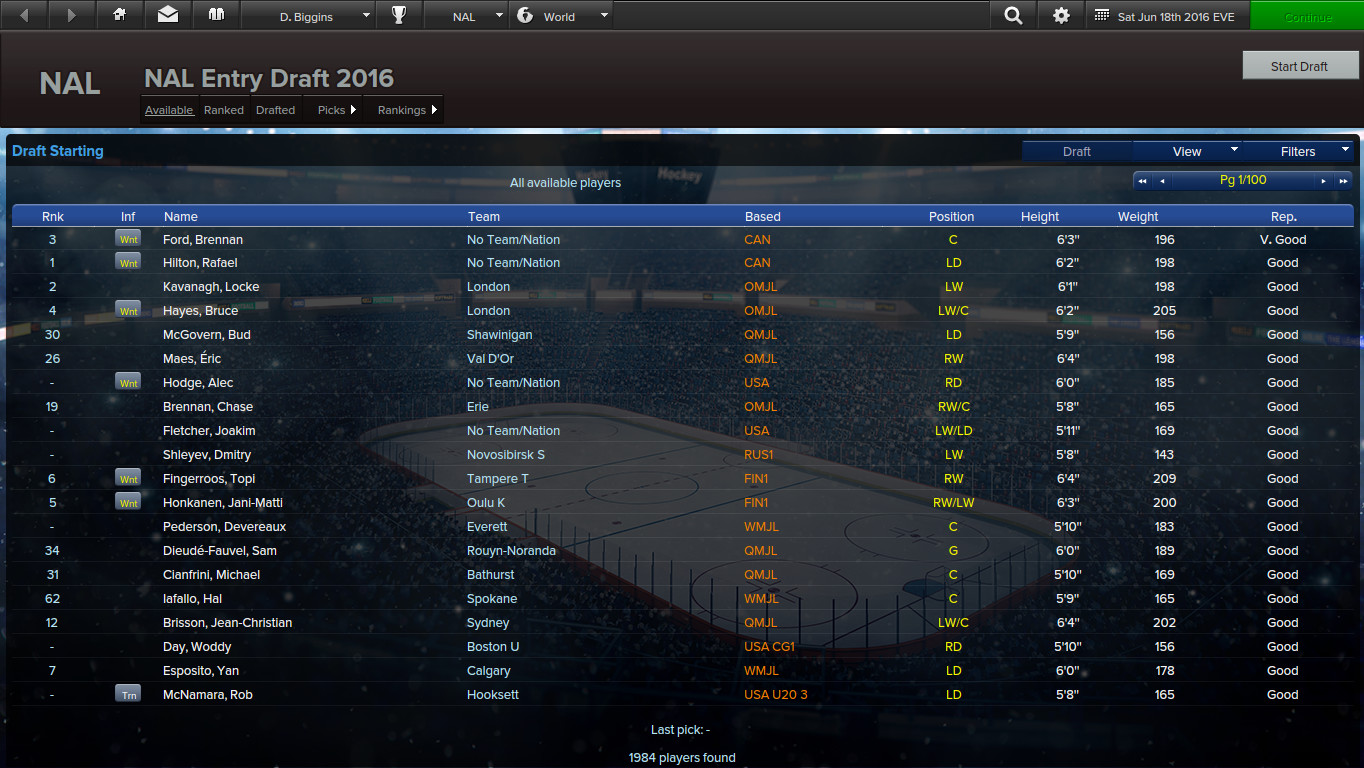Switch to the Ranked tab

pyautogui.click(x=223, y=110)
